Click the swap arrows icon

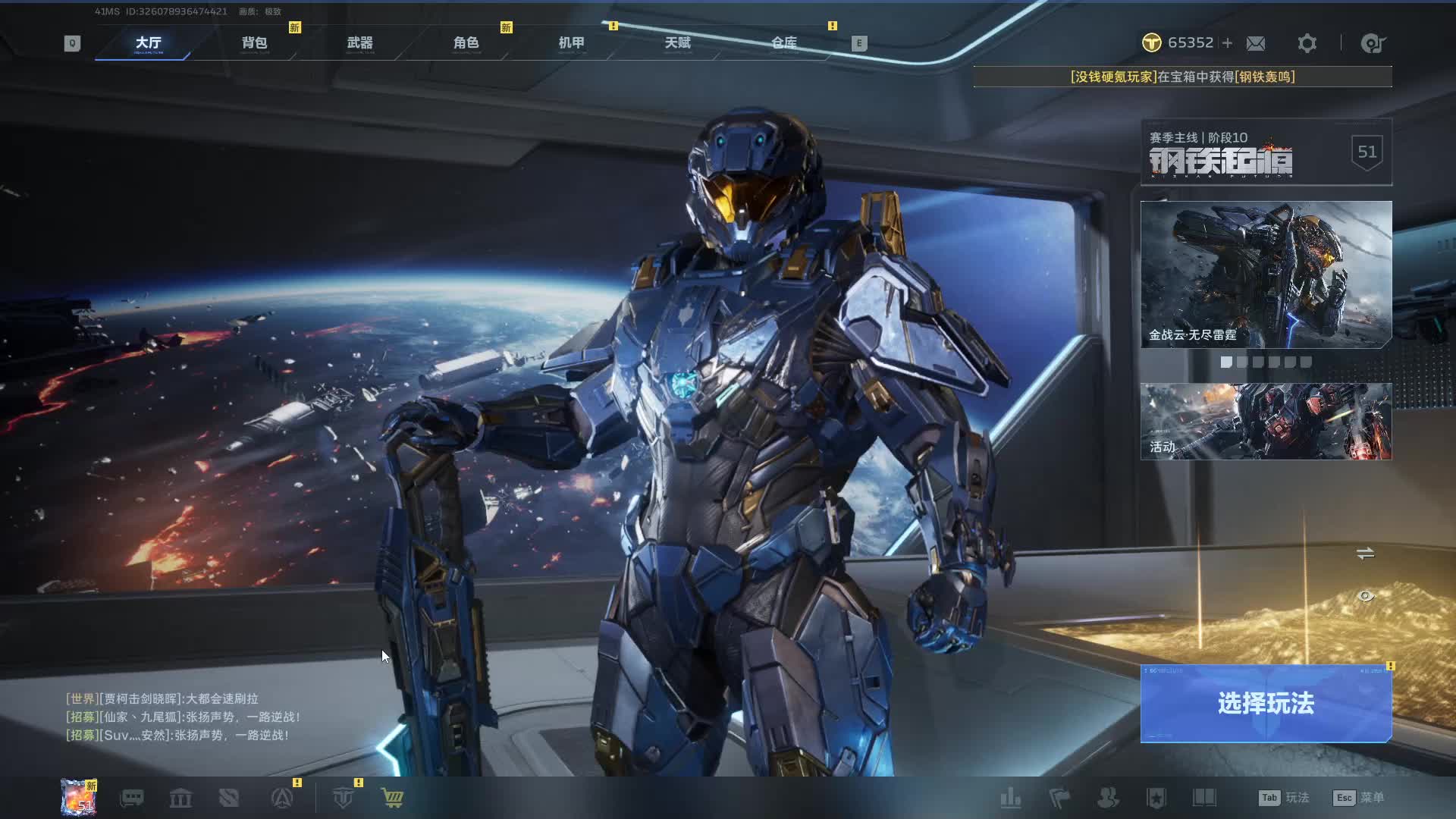[1365, 554]
